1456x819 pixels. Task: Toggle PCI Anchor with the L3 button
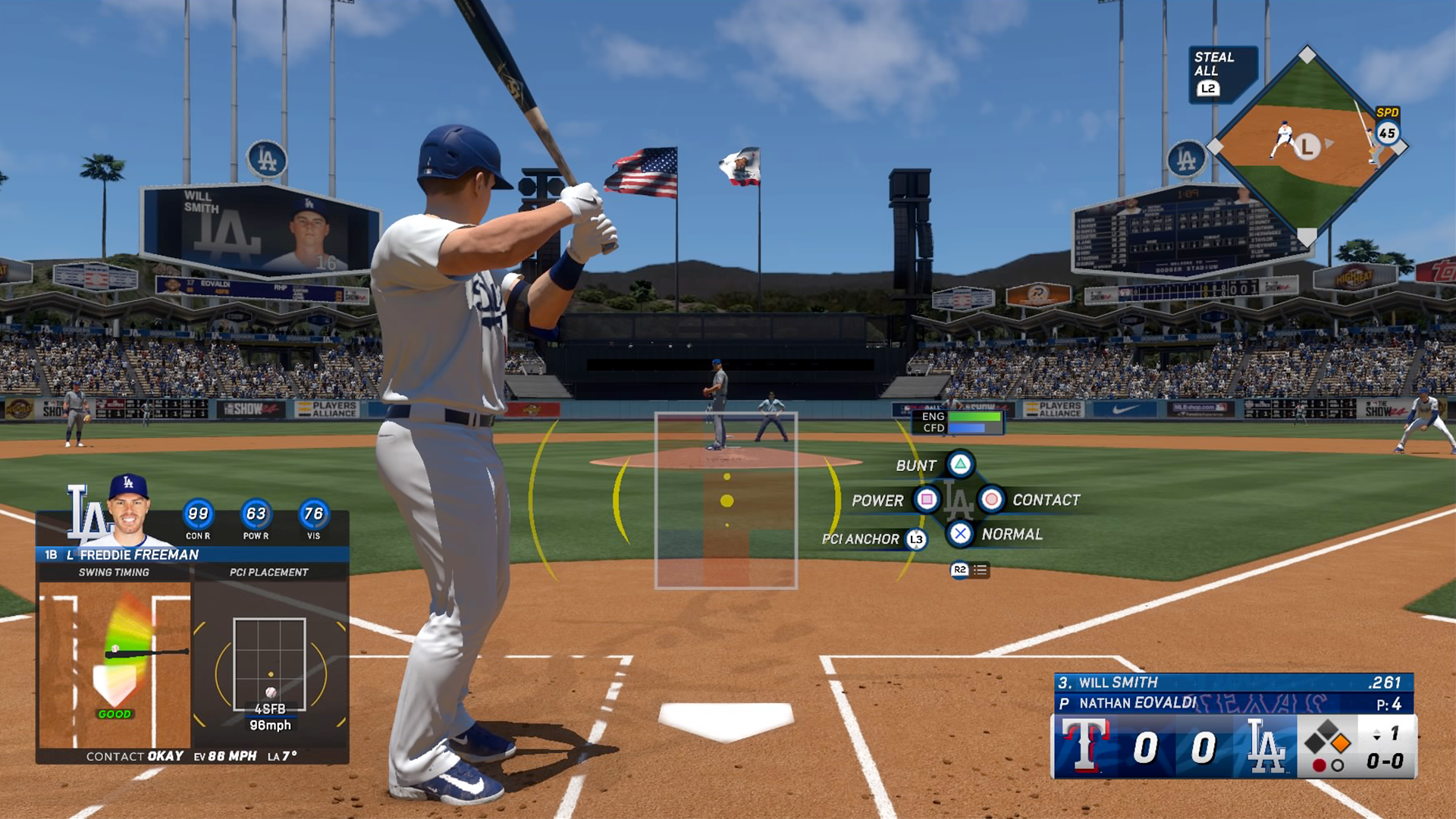(x=915, y=538)
